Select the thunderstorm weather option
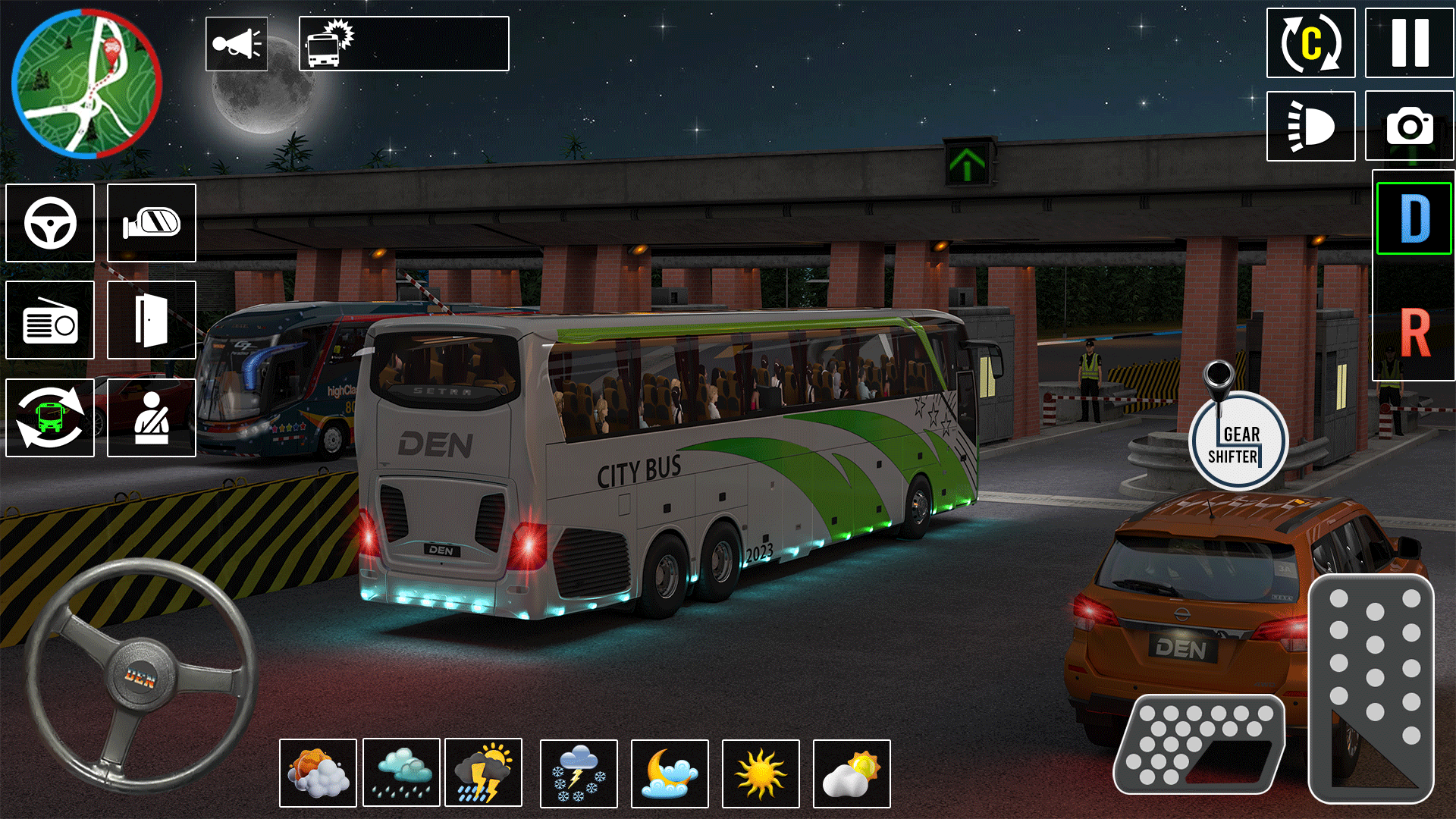This screenshot has height=819, width=1456. pyautogui.click(x=484, y=773)
